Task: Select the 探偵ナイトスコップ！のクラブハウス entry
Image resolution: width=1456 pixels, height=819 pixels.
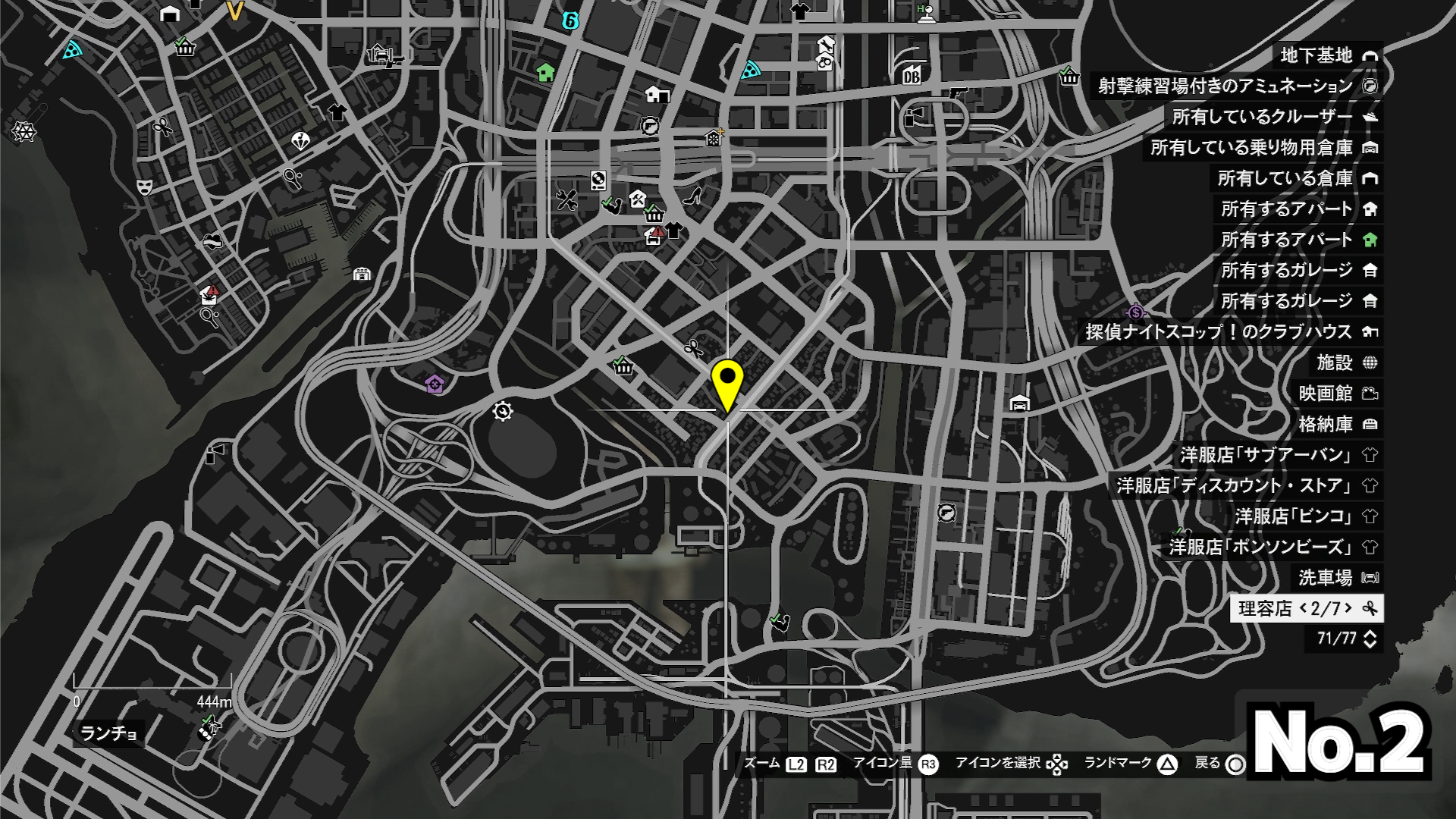Action: coord(1230,331)
